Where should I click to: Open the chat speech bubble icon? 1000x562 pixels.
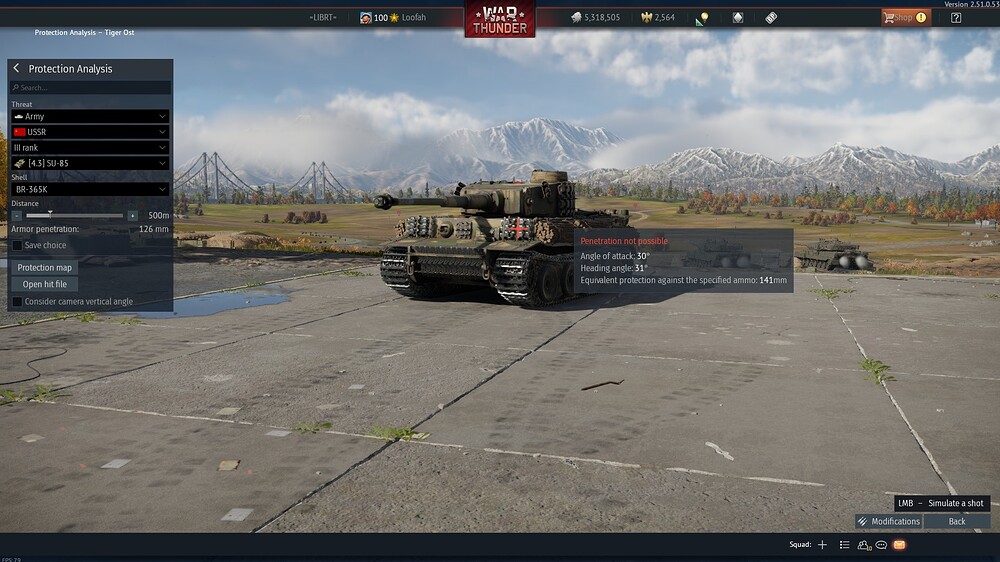[x=881, y=545]
